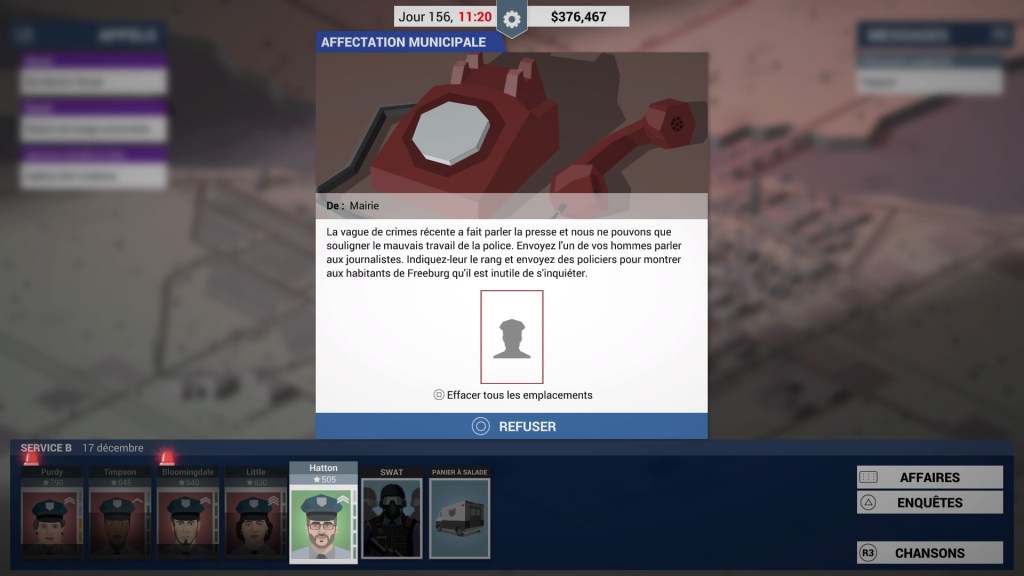Viewport: 1024px width, 576px height.
Task: Refuse the municipal assignment
Action: click(512, 426)
